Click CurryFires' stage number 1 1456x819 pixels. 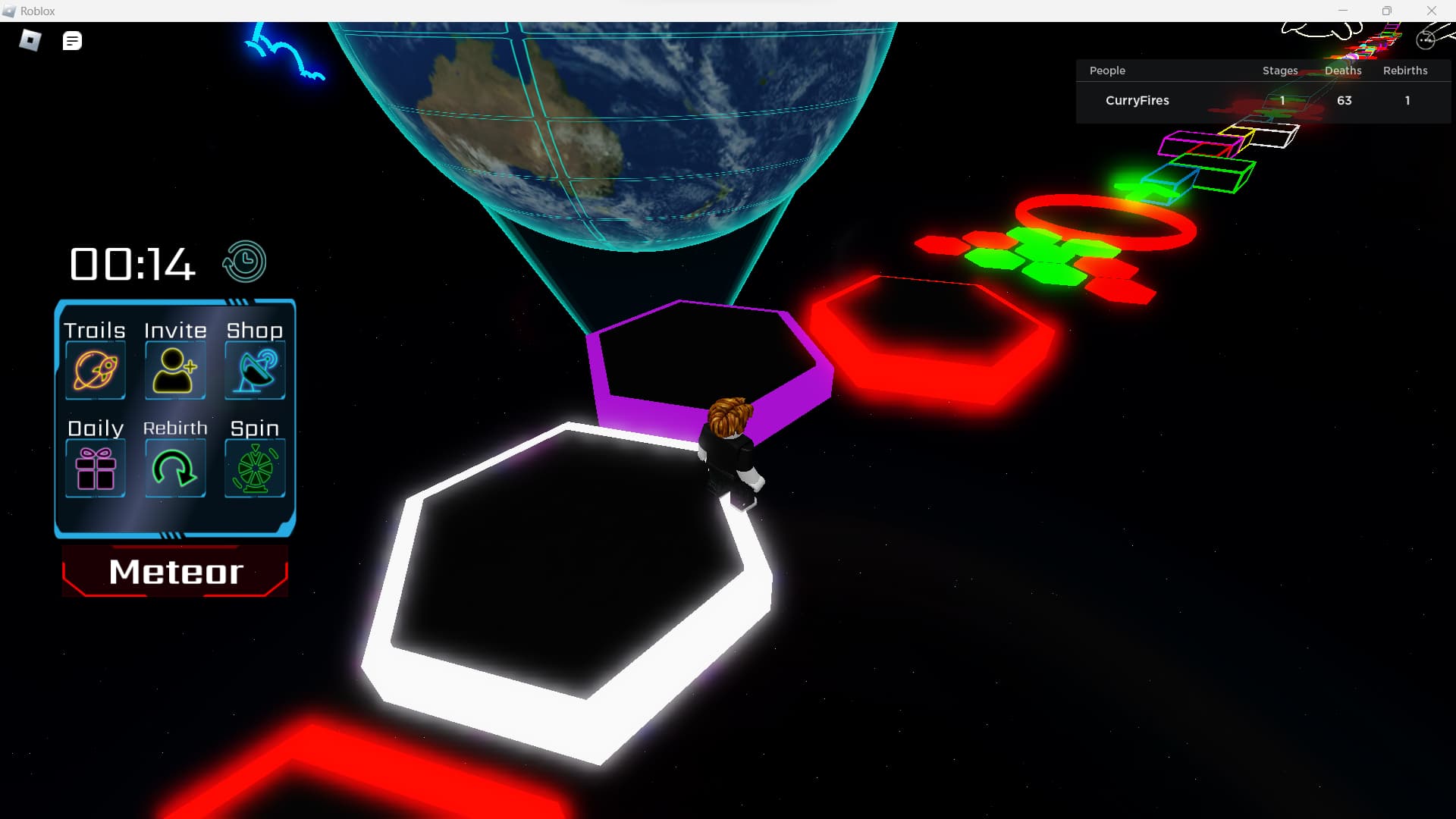(1282, 100)
